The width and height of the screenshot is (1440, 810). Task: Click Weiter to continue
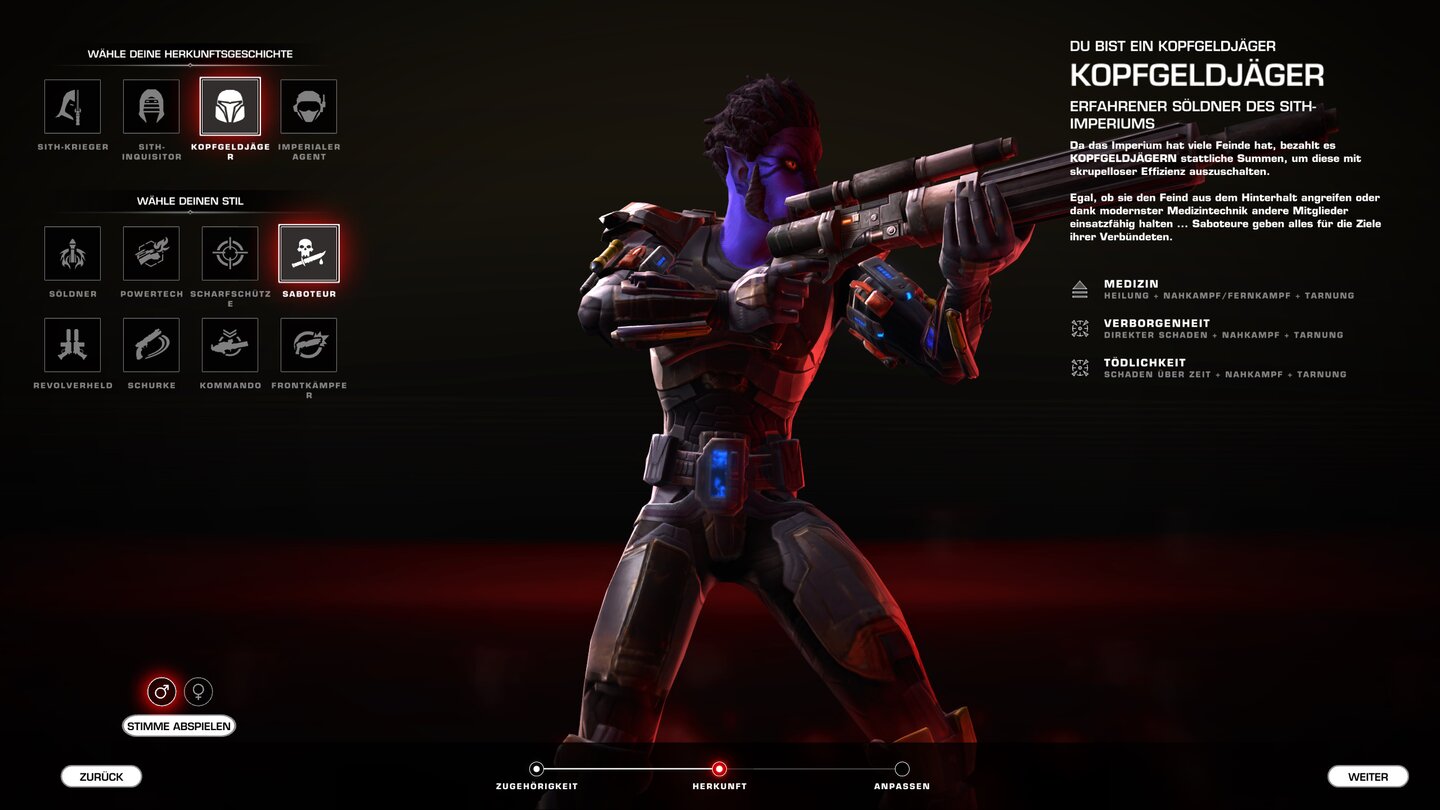tap(1368, 776)
